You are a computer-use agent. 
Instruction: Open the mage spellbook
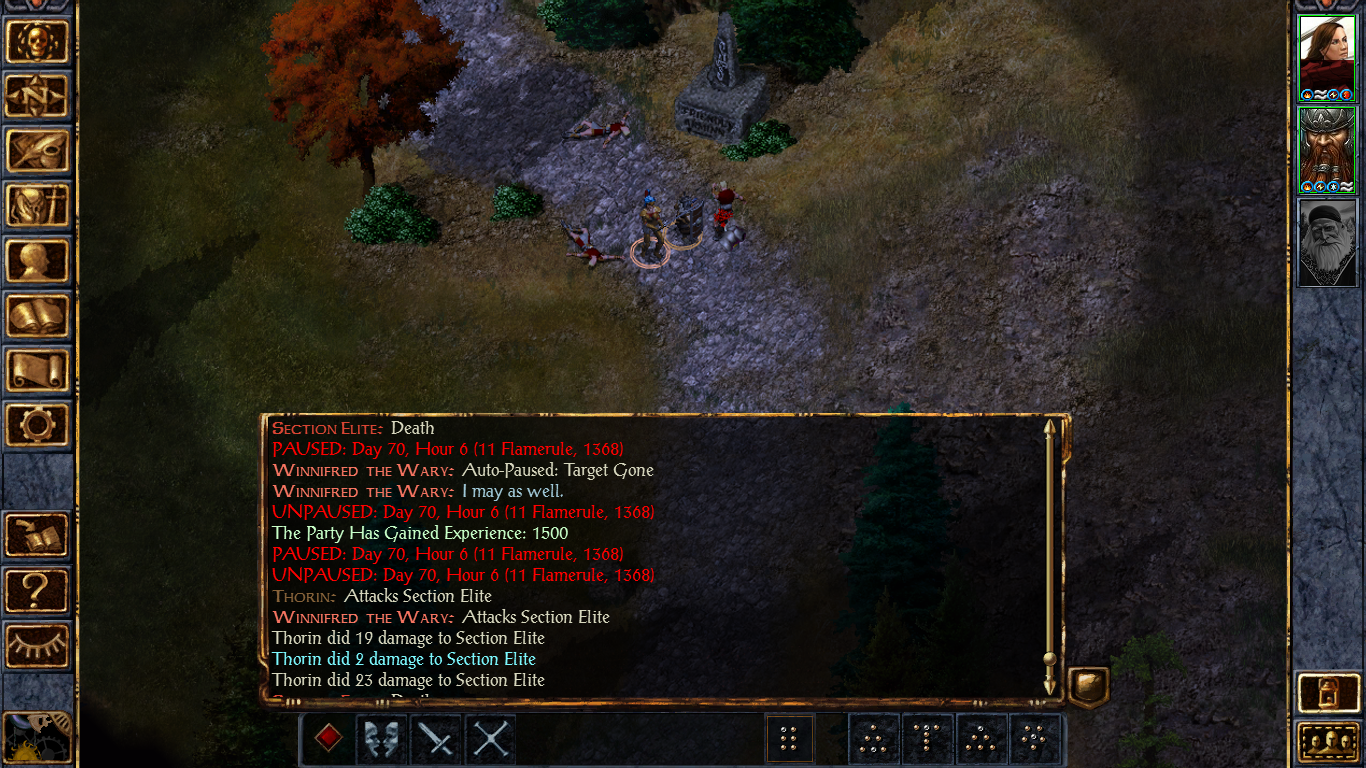coord(38,317)
